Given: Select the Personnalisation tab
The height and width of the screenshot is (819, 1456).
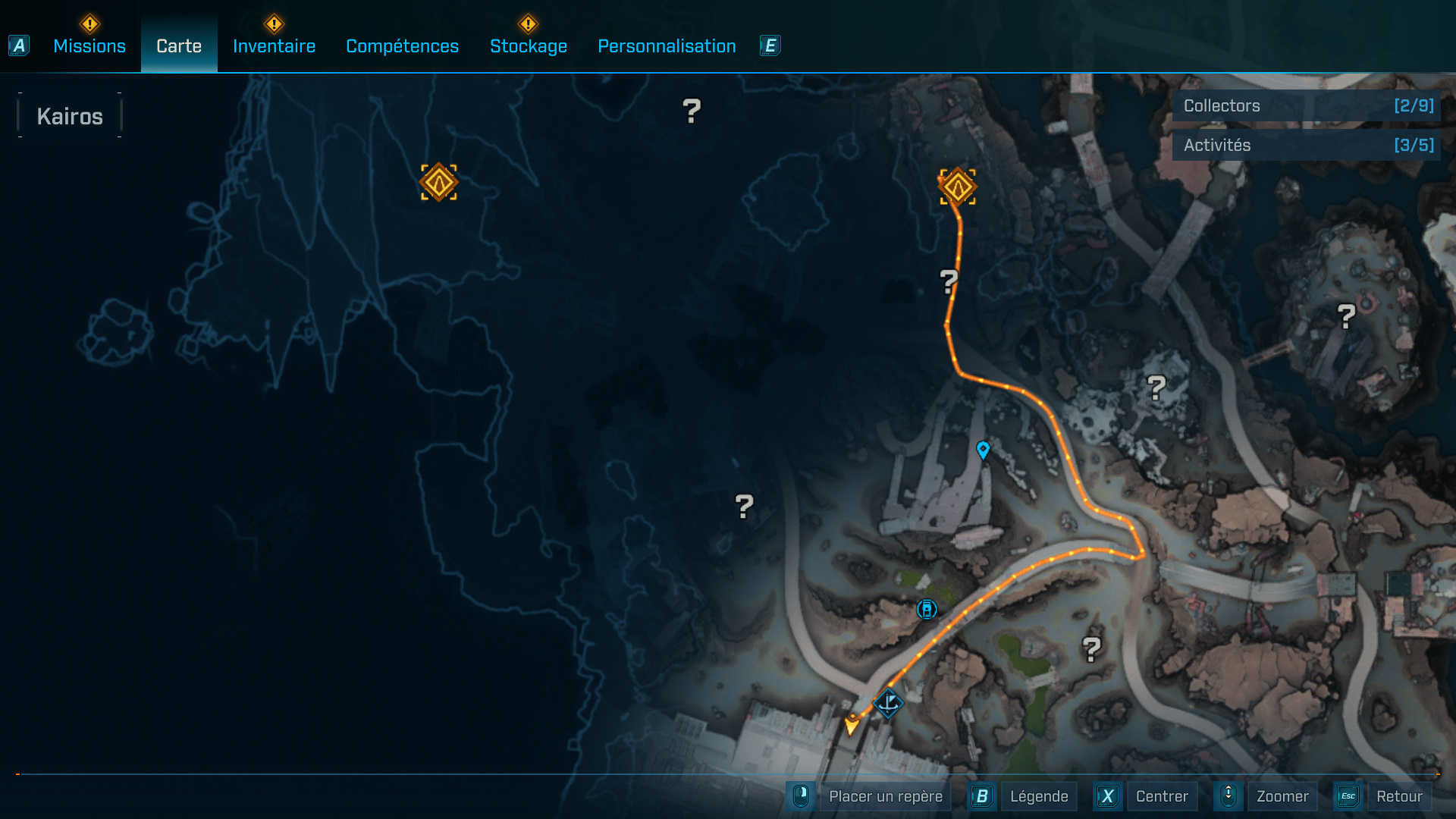Looking at the screenshot, I should tap(667, 46).
